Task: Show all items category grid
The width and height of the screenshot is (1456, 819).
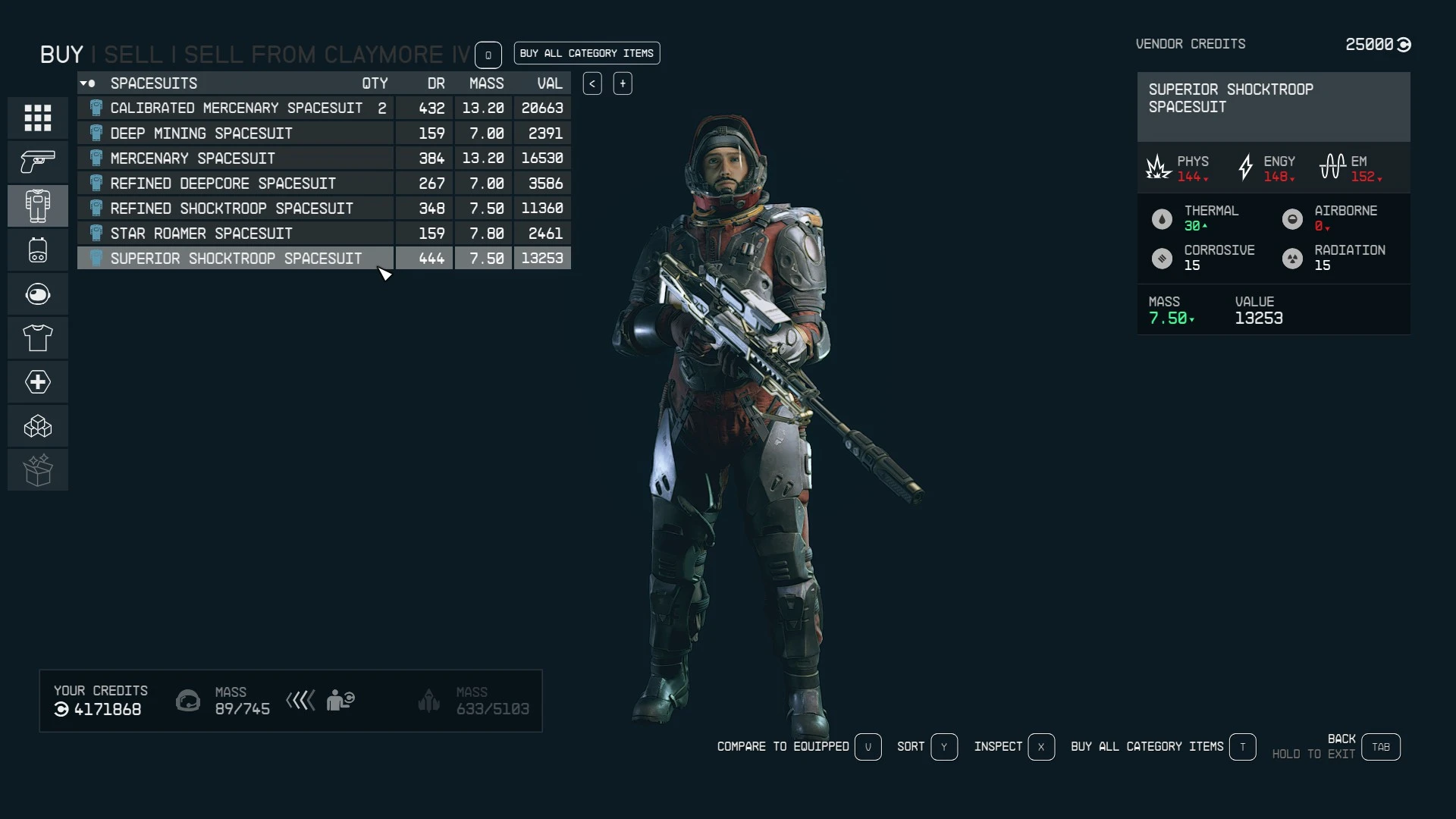Action: coord(38,118)
